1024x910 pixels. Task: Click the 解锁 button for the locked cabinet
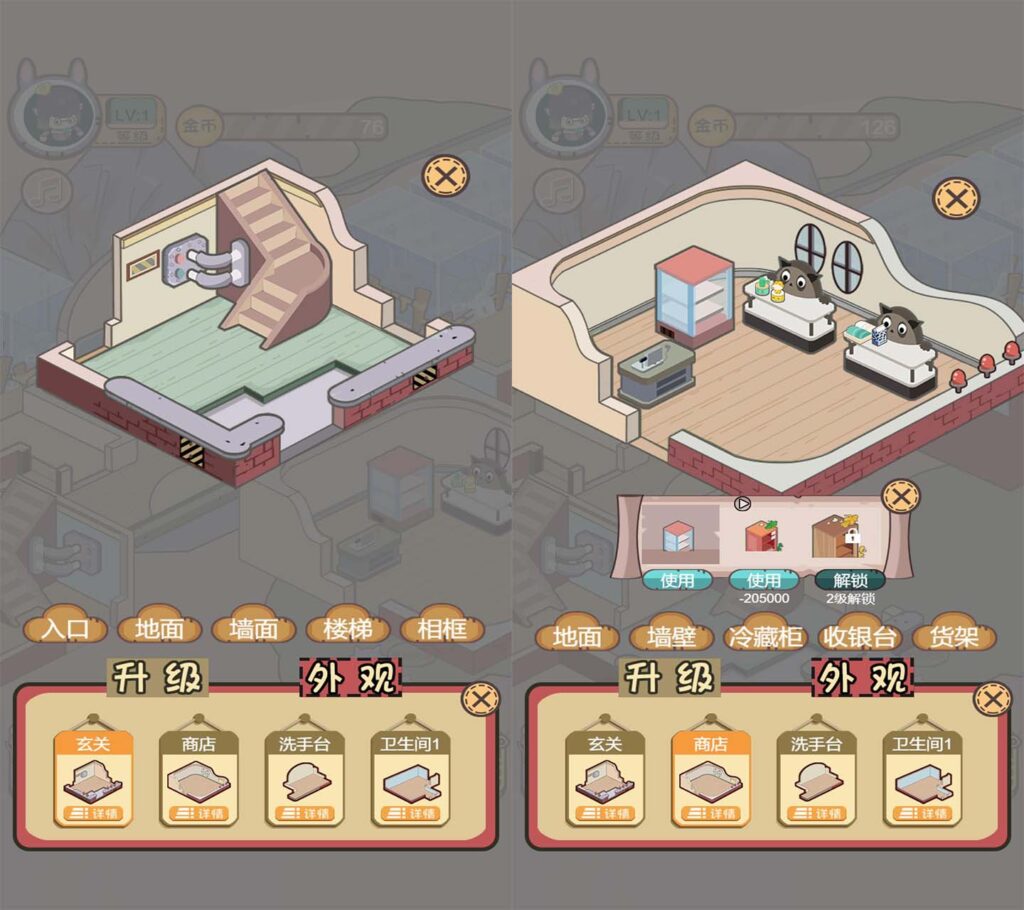(849, 580)
